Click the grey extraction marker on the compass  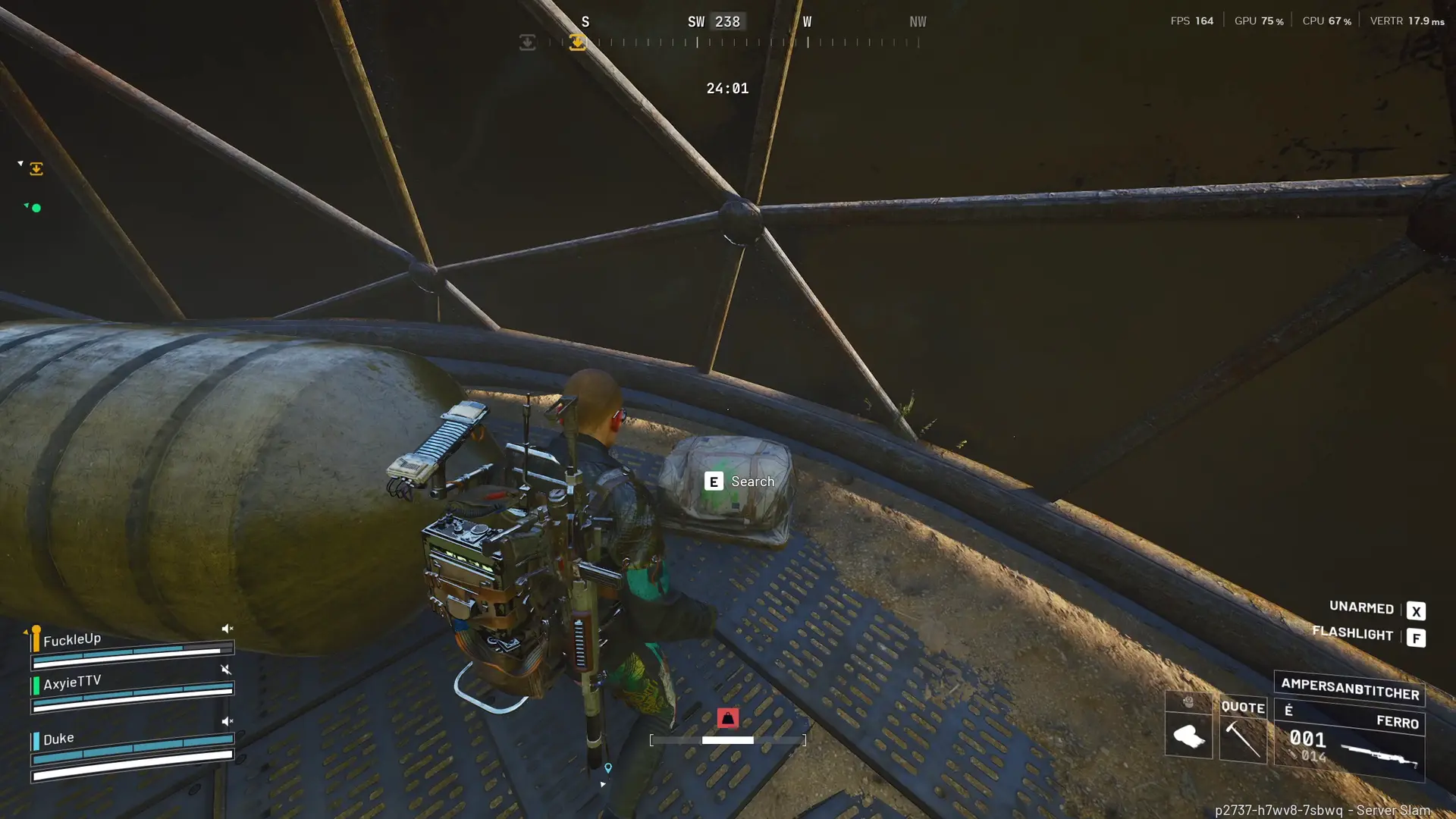click(527, 42)
